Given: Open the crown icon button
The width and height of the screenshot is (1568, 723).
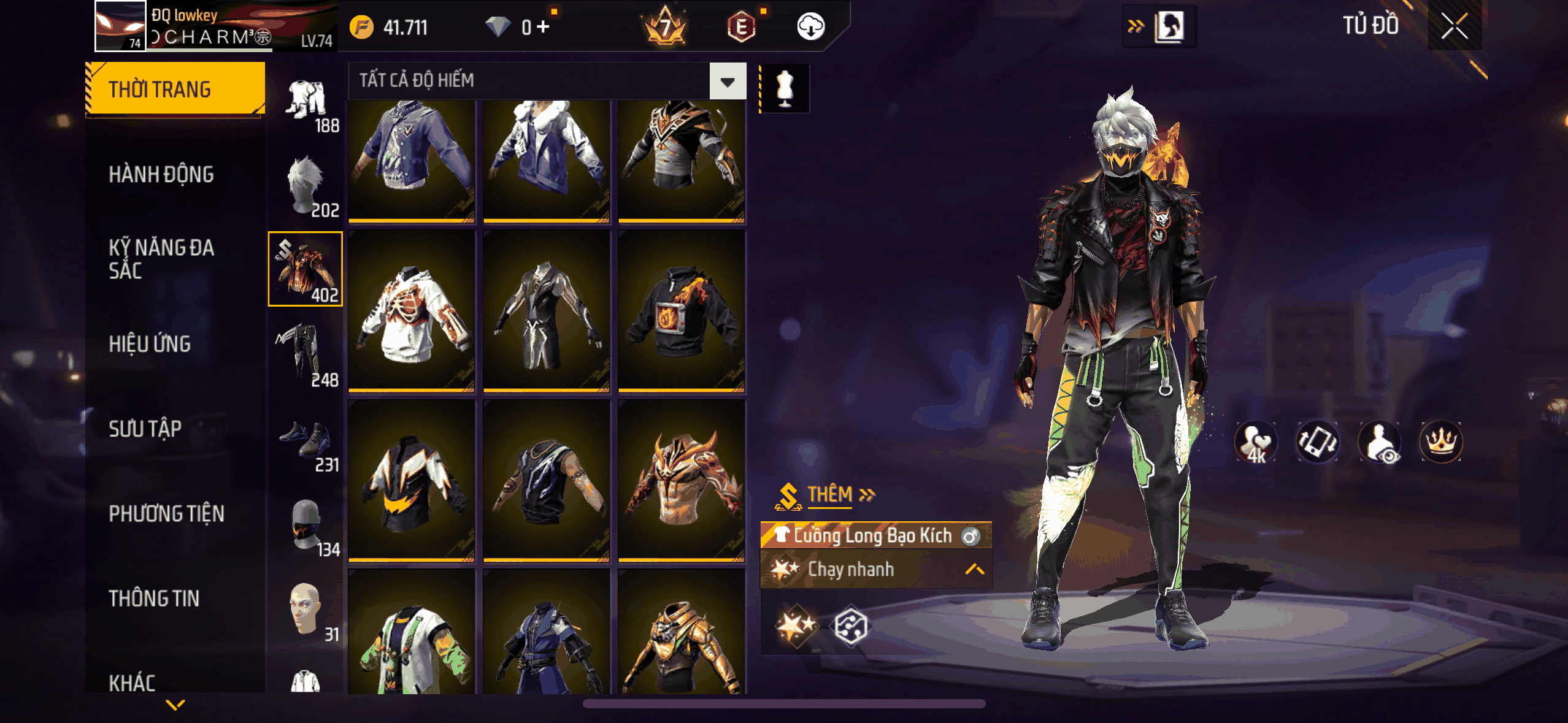Looking at the screenshot, I should tap(1440, 442).
